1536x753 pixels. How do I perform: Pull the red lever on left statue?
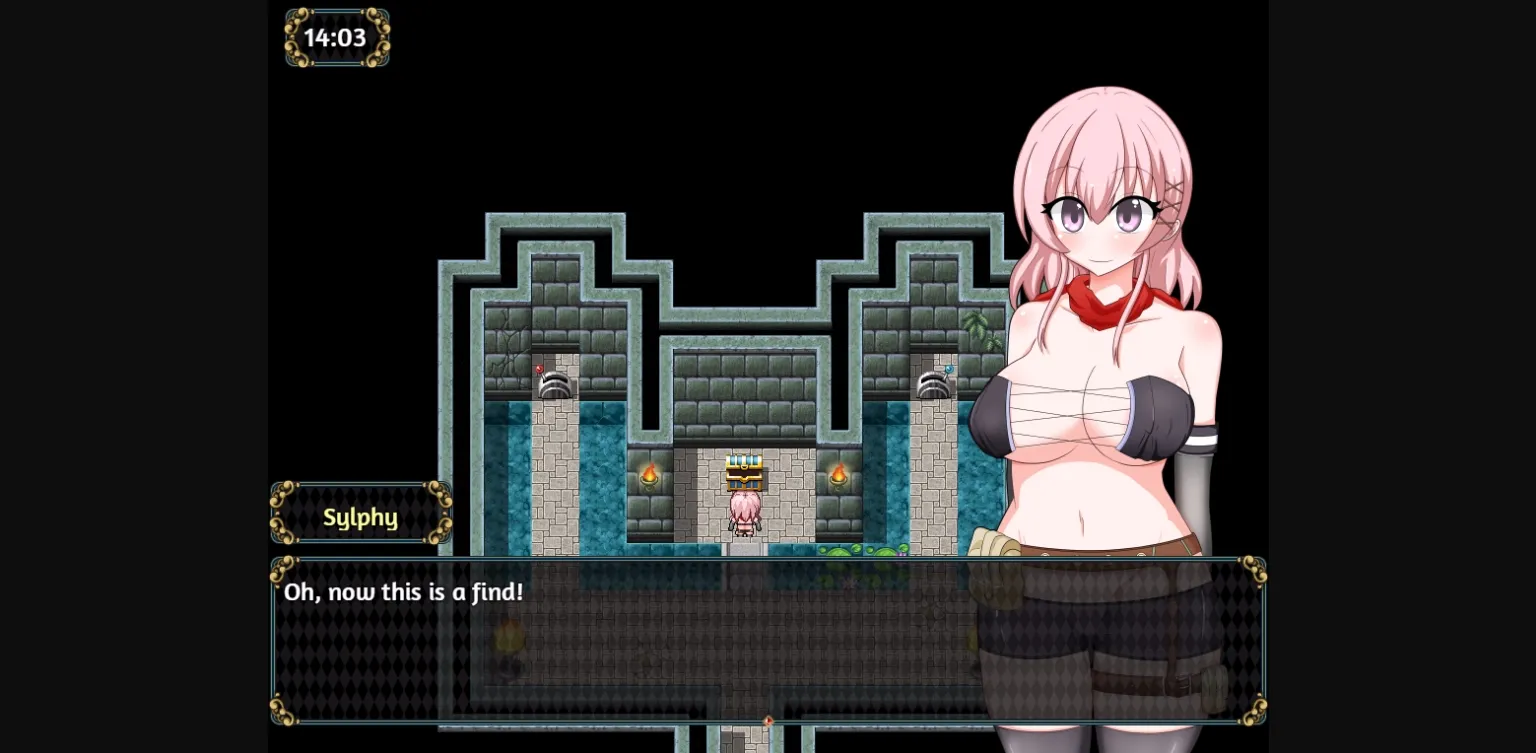538,369
